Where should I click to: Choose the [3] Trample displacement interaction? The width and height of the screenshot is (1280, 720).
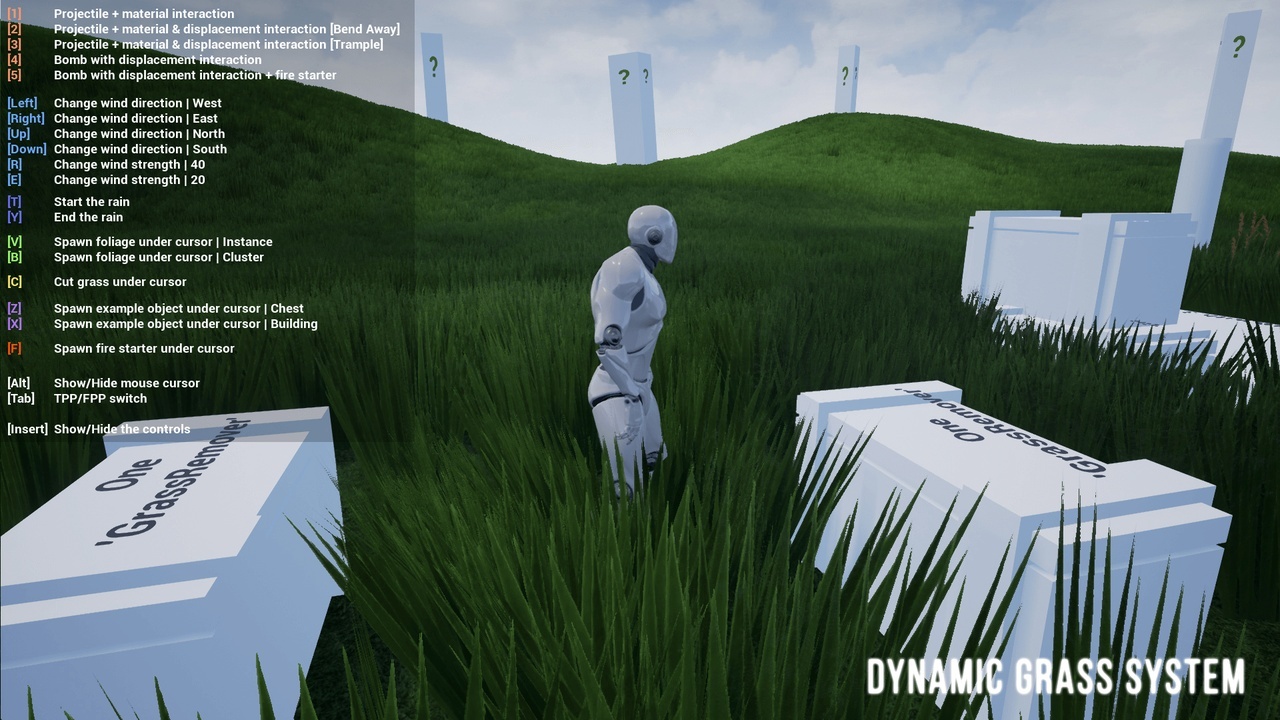click(222, 44)
